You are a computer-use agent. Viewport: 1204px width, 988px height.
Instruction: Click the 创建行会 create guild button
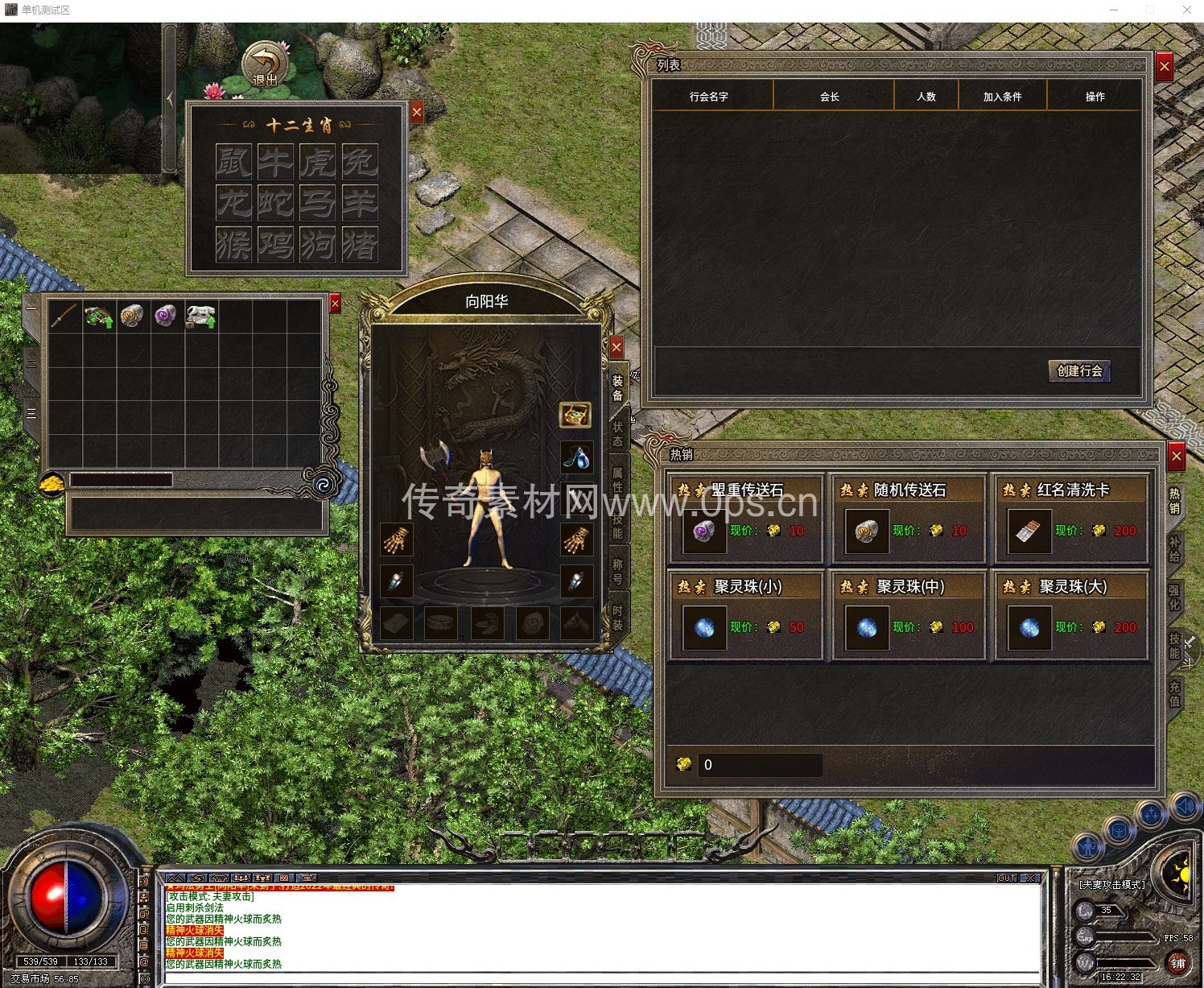point(1079,370)
